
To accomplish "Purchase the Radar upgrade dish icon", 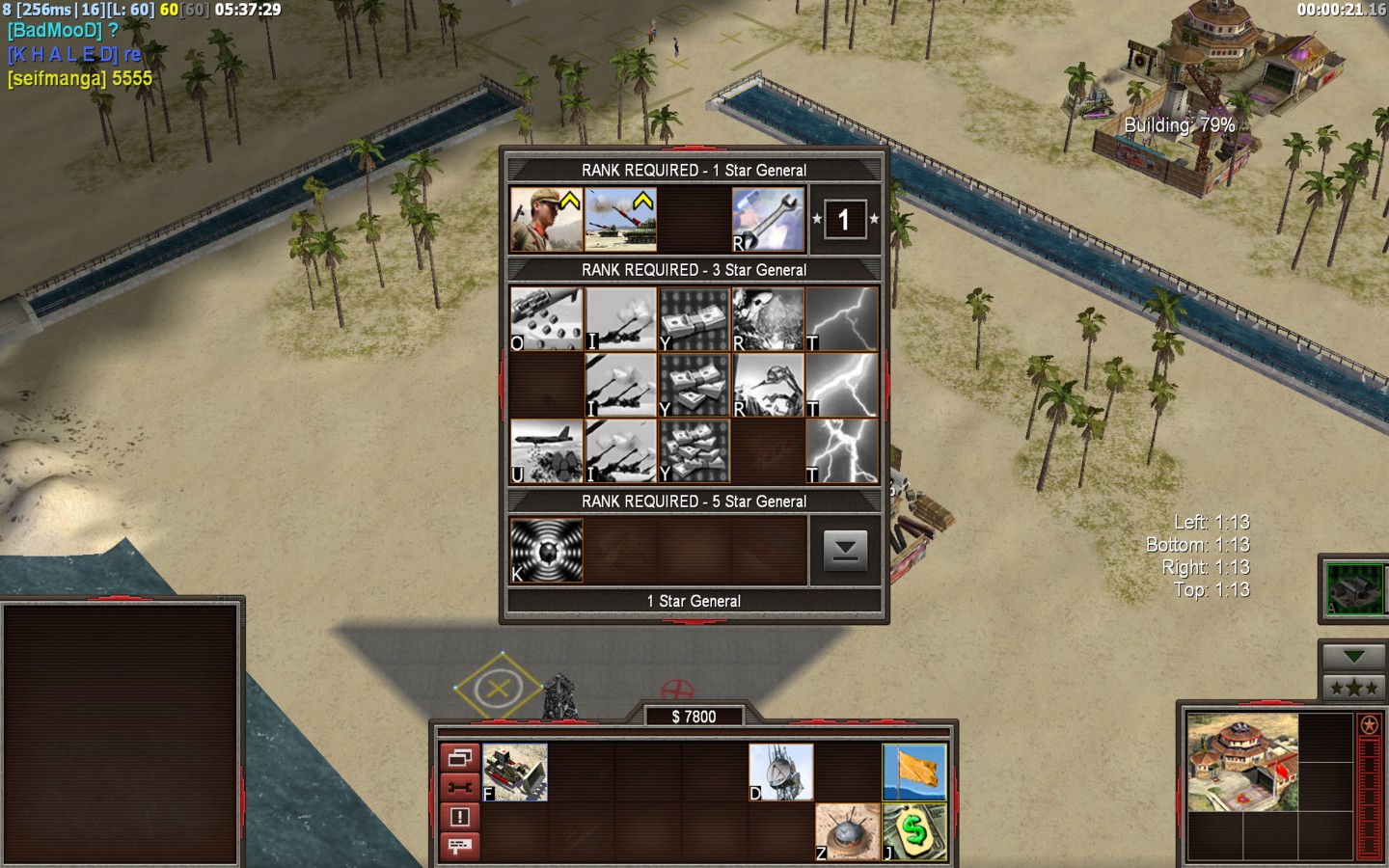I will click(x=781, y=772).
